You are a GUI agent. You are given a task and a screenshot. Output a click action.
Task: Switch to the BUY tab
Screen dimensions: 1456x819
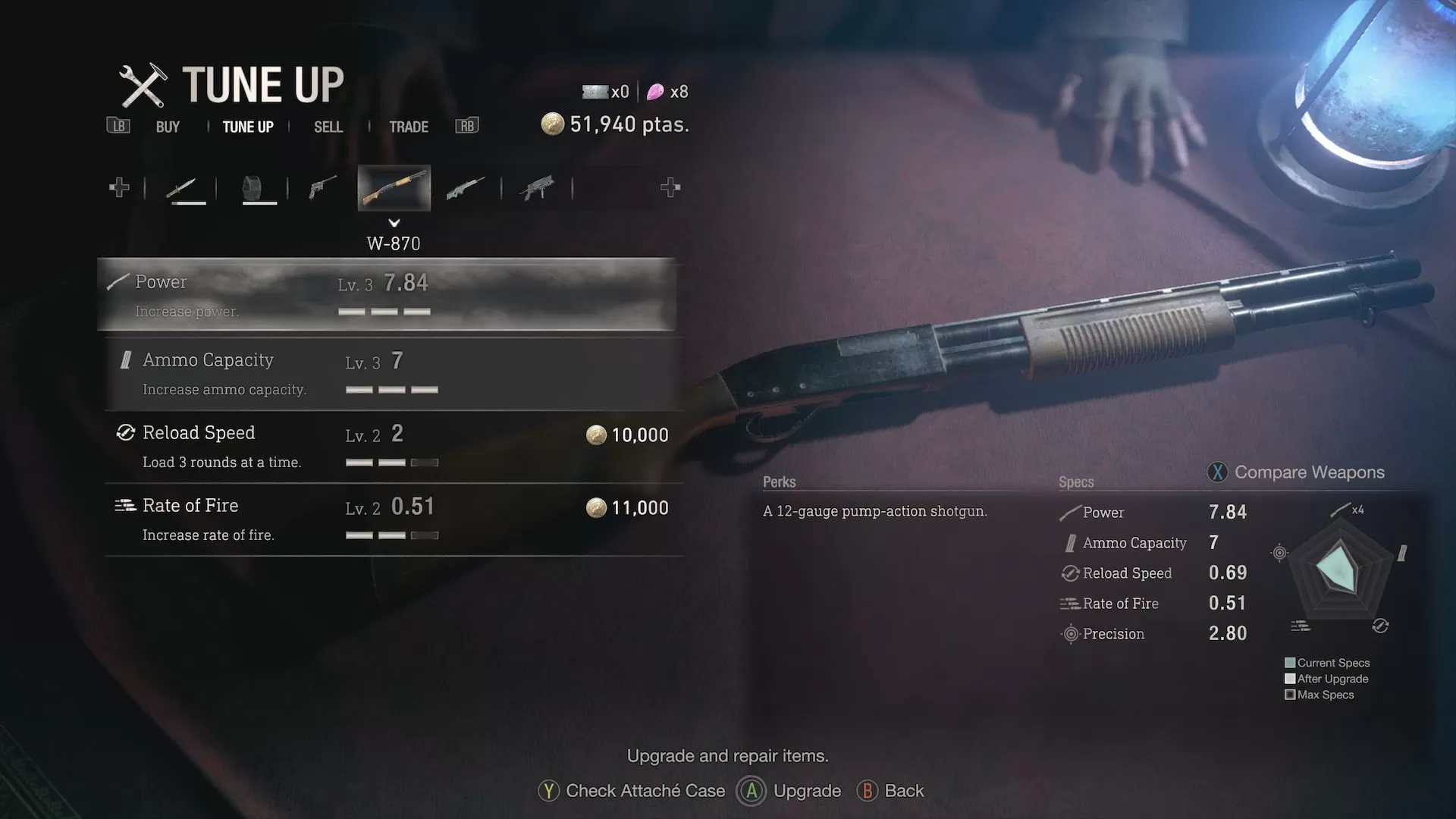(x=167, y=127)
